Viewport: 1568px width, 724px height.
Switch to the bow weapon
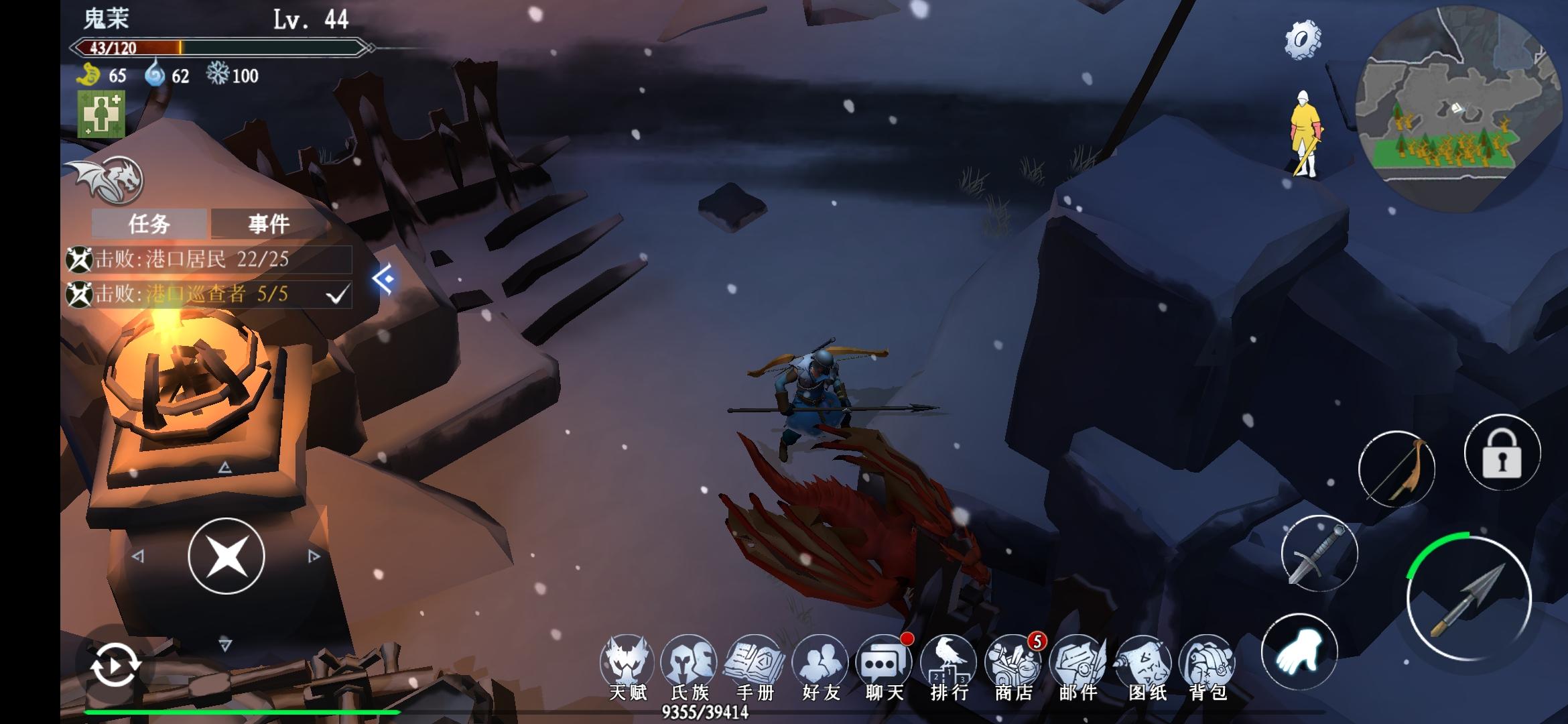[1396, 469]
